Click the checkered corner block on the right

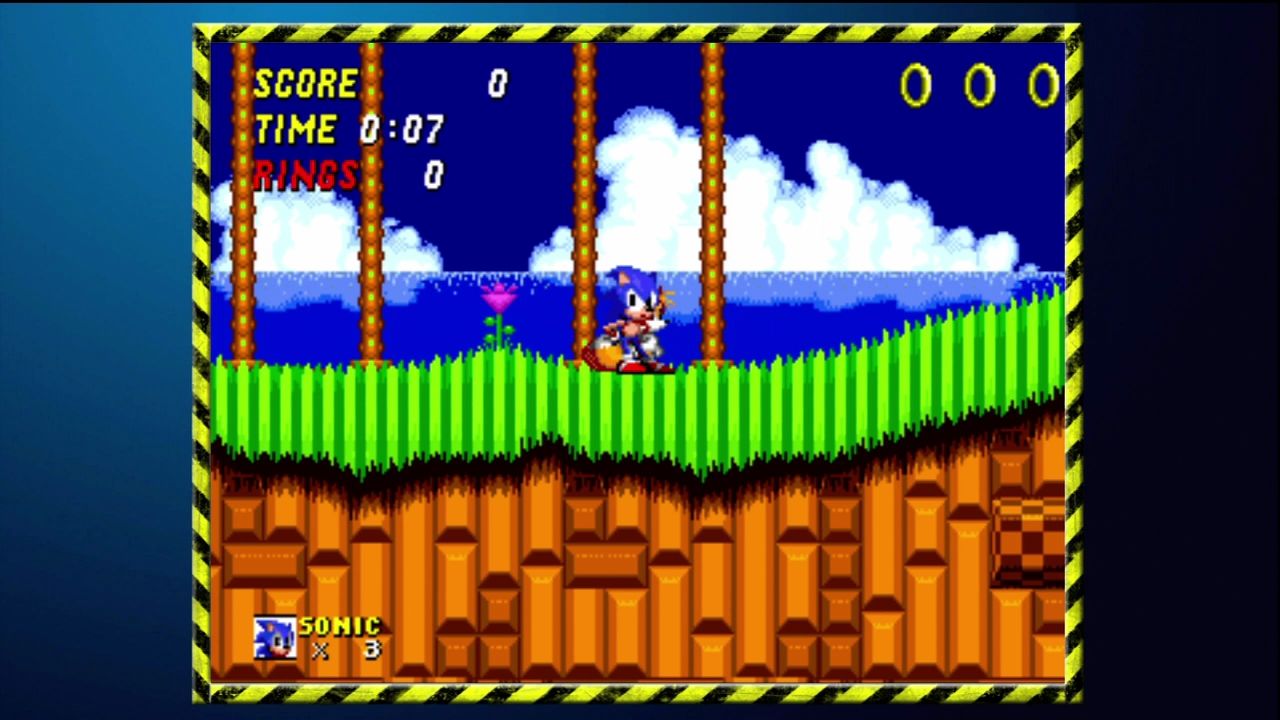click(1028, 540)
